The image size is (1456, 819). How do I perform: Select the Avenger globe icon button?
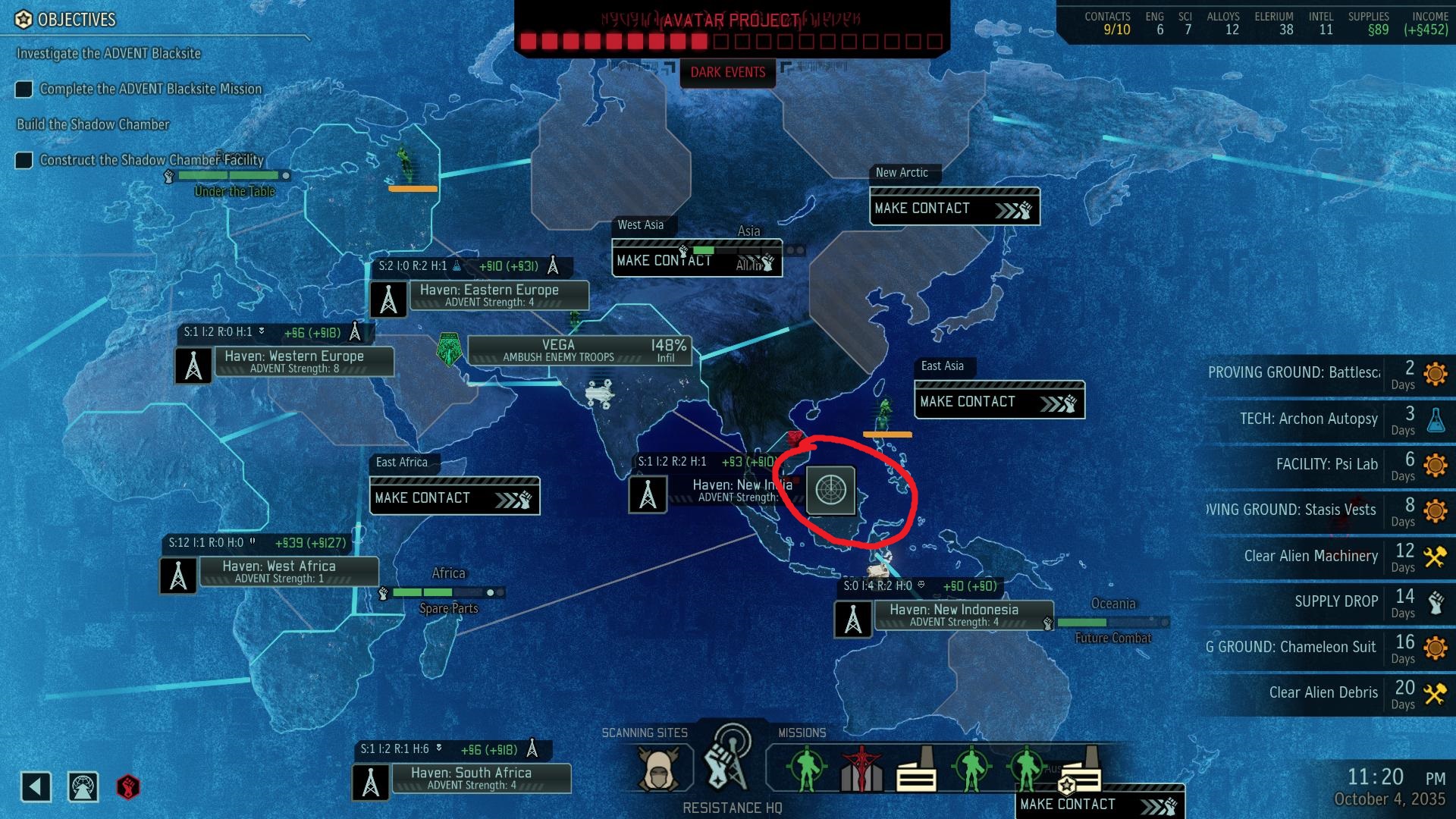(x=83, y=786)
